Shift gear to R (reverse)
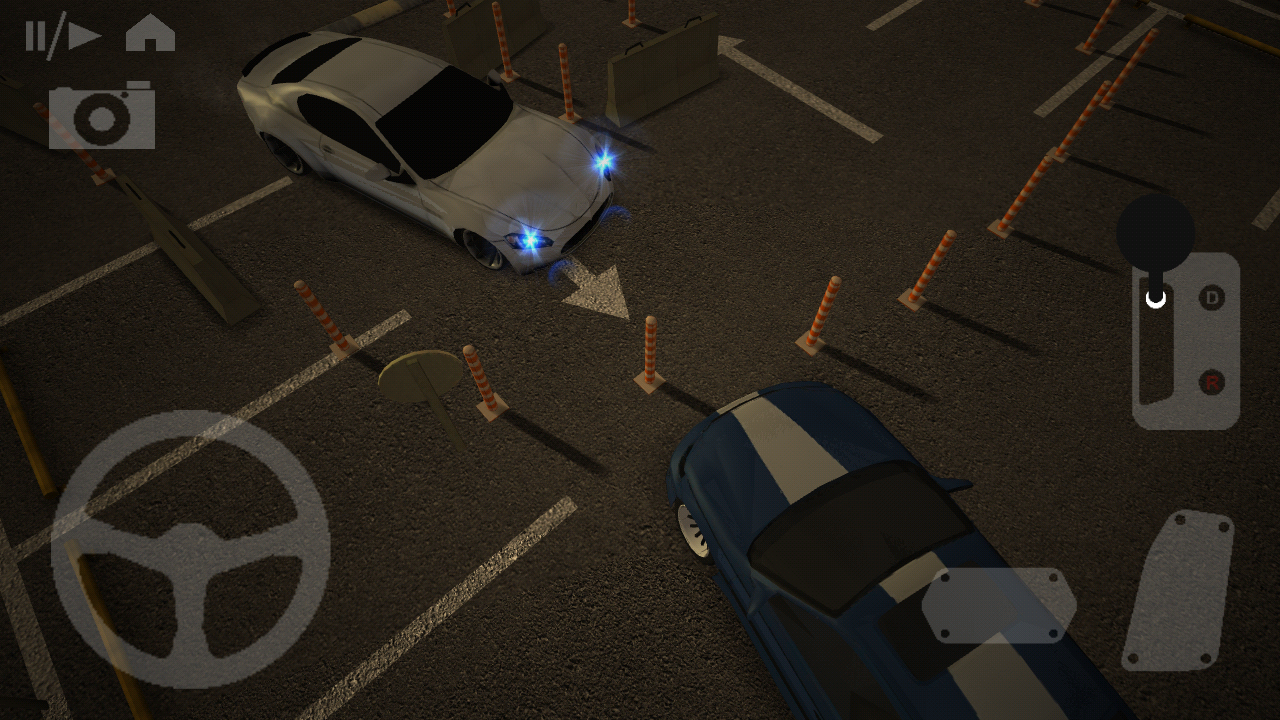Image resolution: width=1280 pixels, height=720 pixels. pyautogui.click(x=1212, y=381)
